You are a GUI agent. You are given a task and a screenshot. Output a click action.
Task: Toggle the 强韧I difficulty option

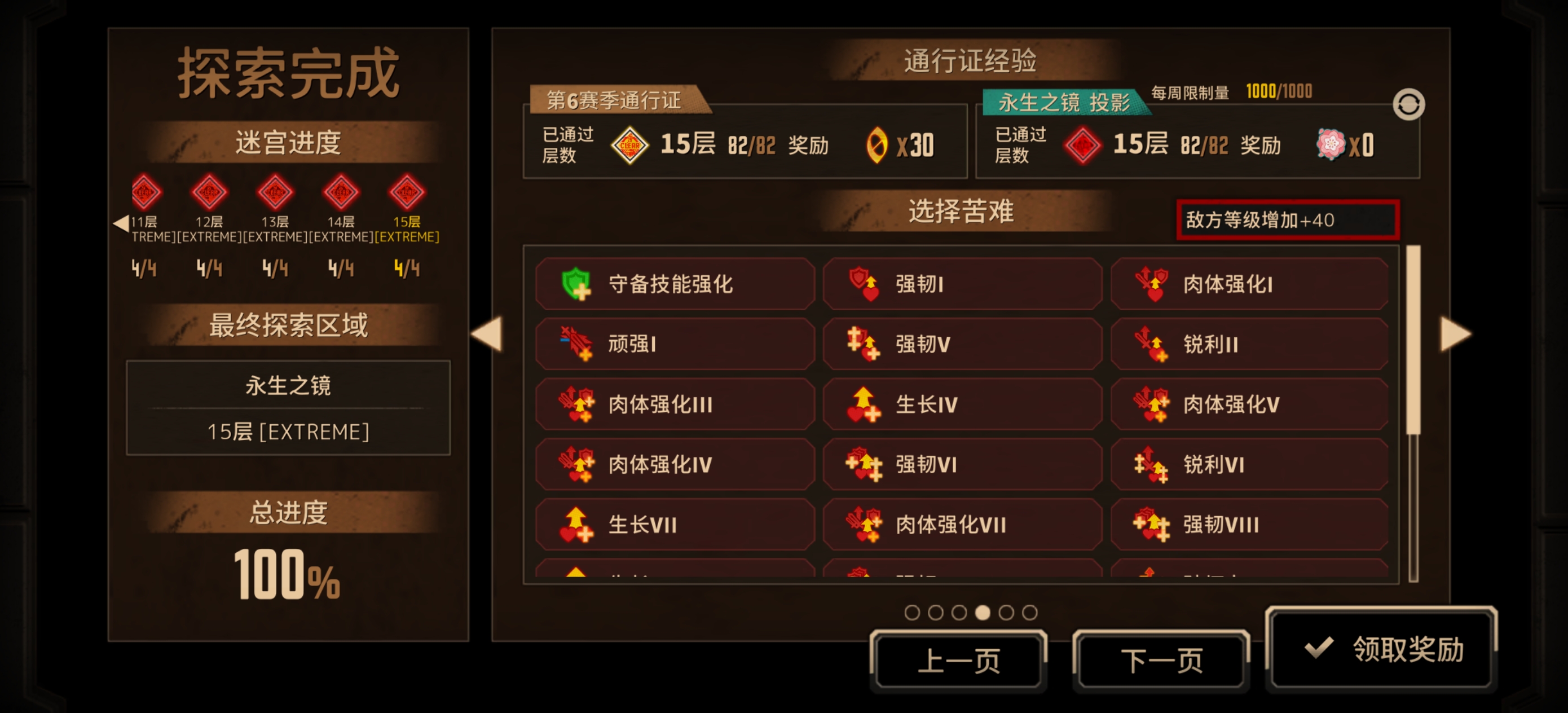(962, 283)
